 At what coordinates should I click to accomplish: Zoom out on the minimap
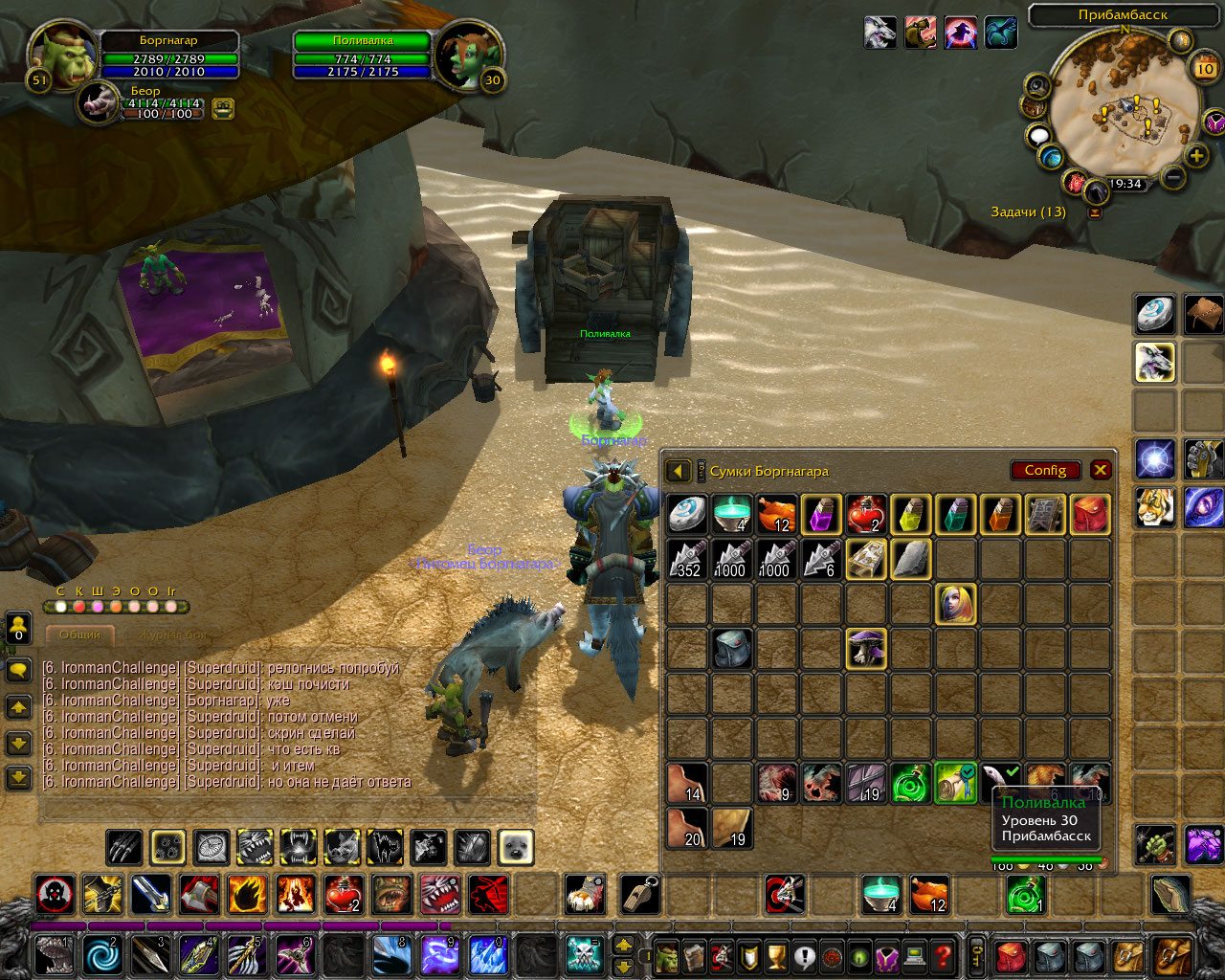pos(1172,177)
